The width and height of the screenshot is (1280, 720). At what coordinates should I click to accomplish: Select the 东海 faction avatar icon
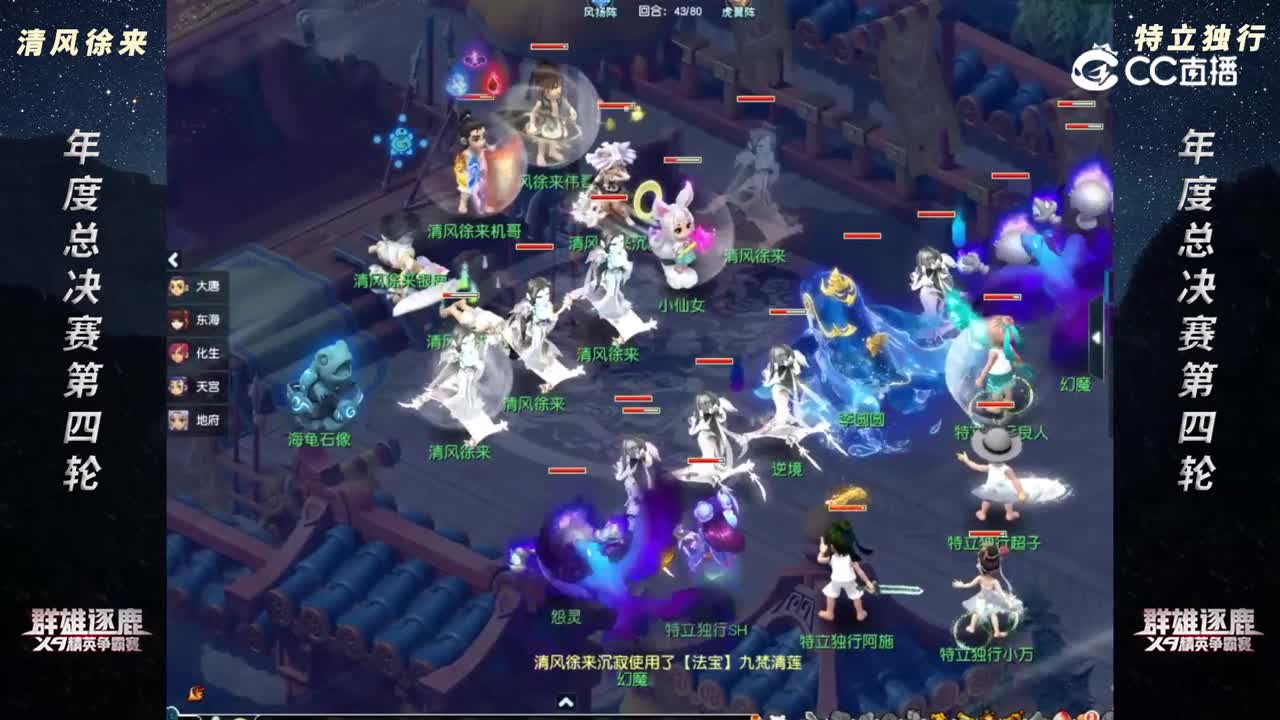(x=178, y=320)
